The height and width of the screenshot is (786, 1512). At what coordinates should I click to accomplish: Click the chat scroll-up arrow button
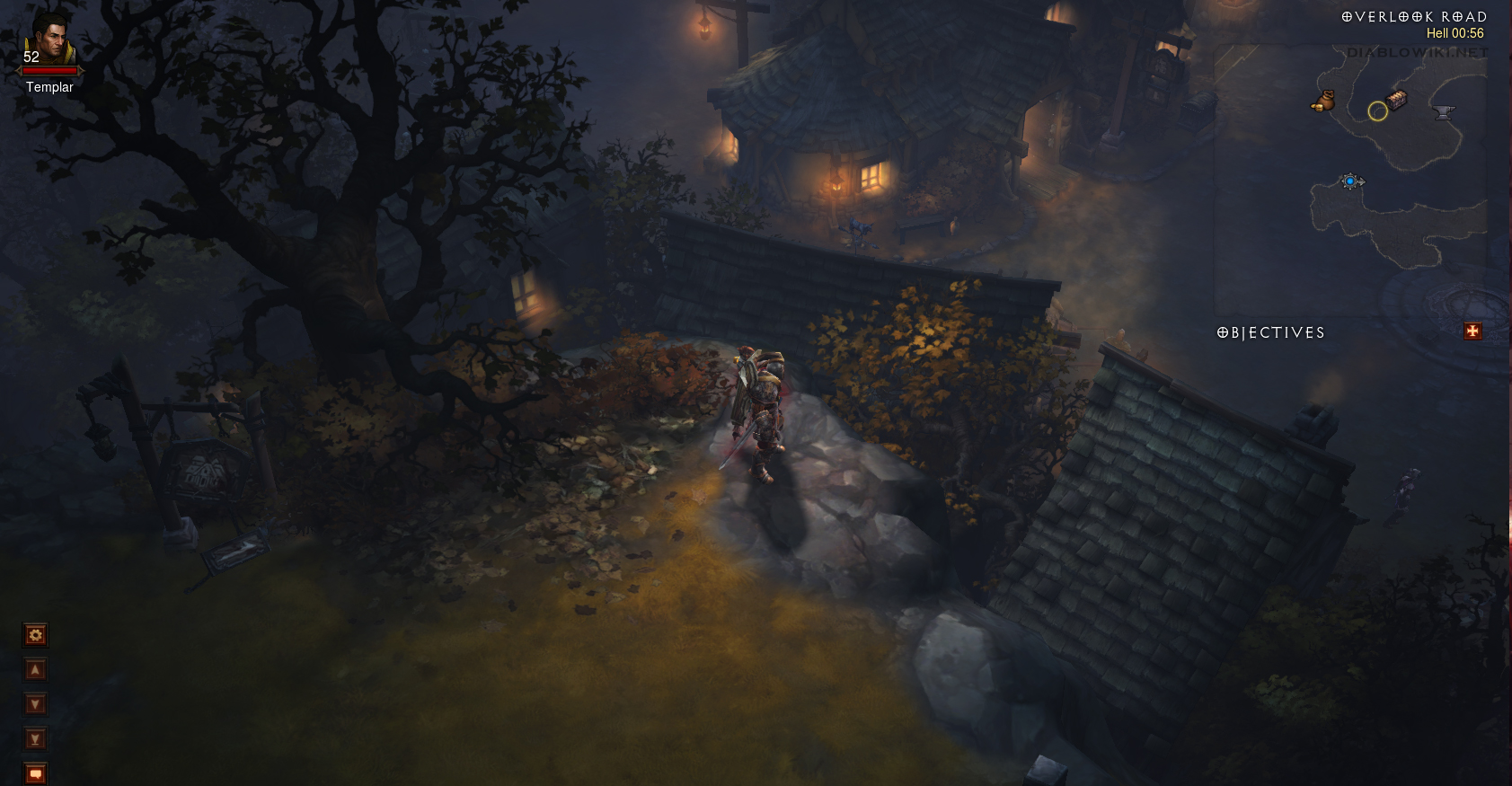tap(35, 670)
